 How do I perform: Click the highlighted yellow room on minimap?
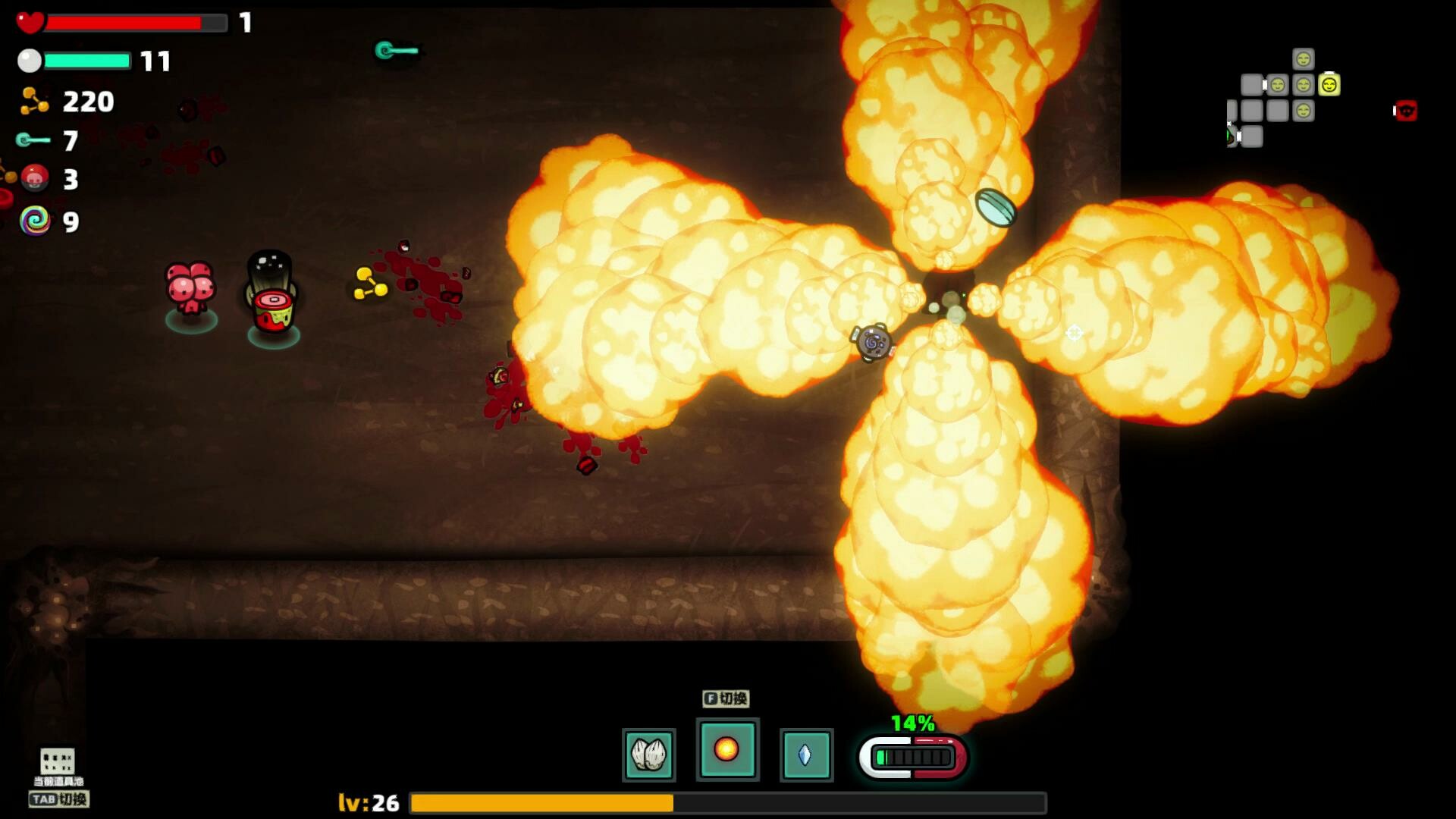pyautogui.click(x=1329, y=85)
